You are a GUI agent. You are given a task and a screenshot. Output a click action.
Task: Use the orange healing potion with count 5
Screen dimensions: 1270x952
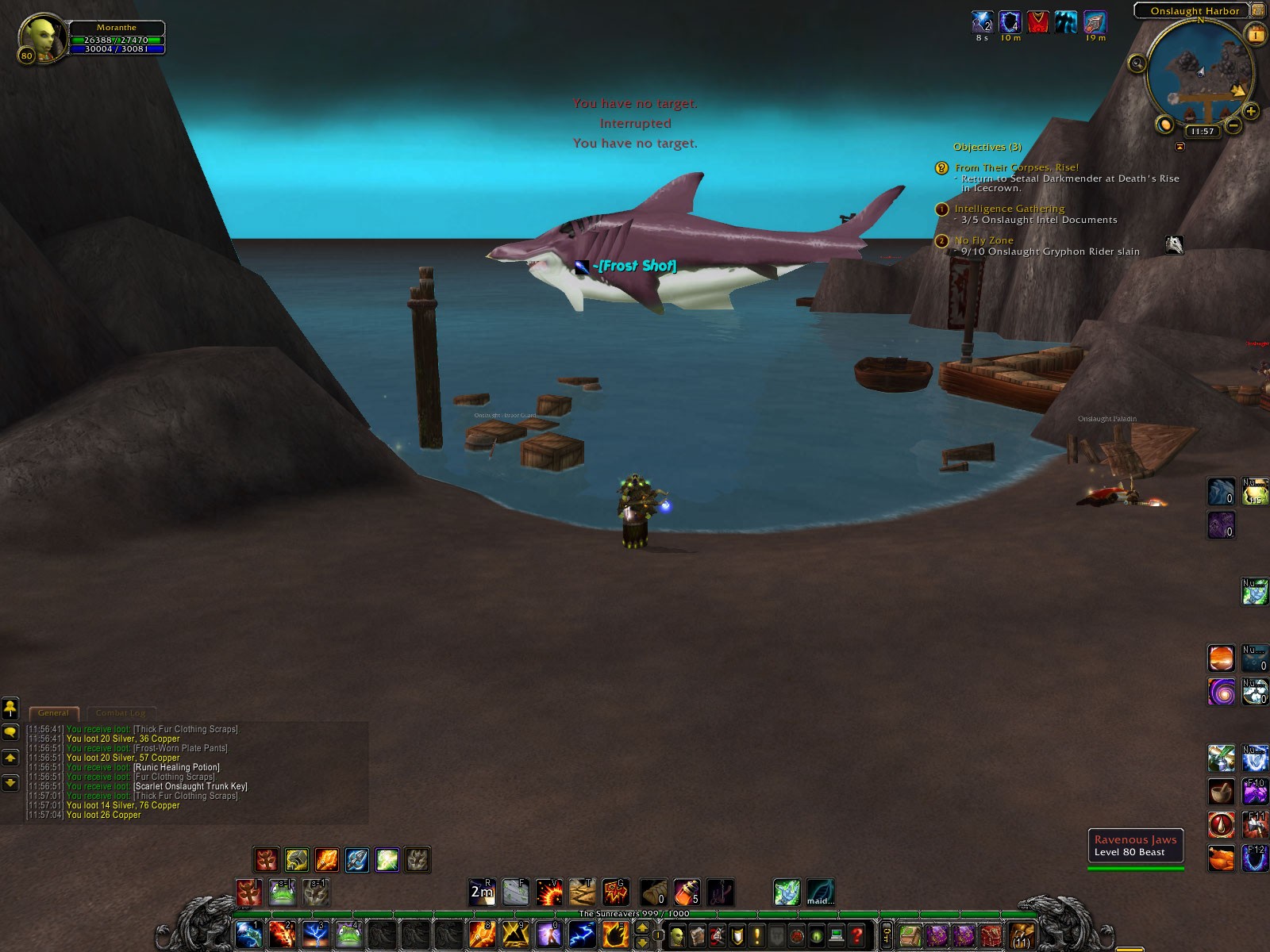(x=687, y=892)
